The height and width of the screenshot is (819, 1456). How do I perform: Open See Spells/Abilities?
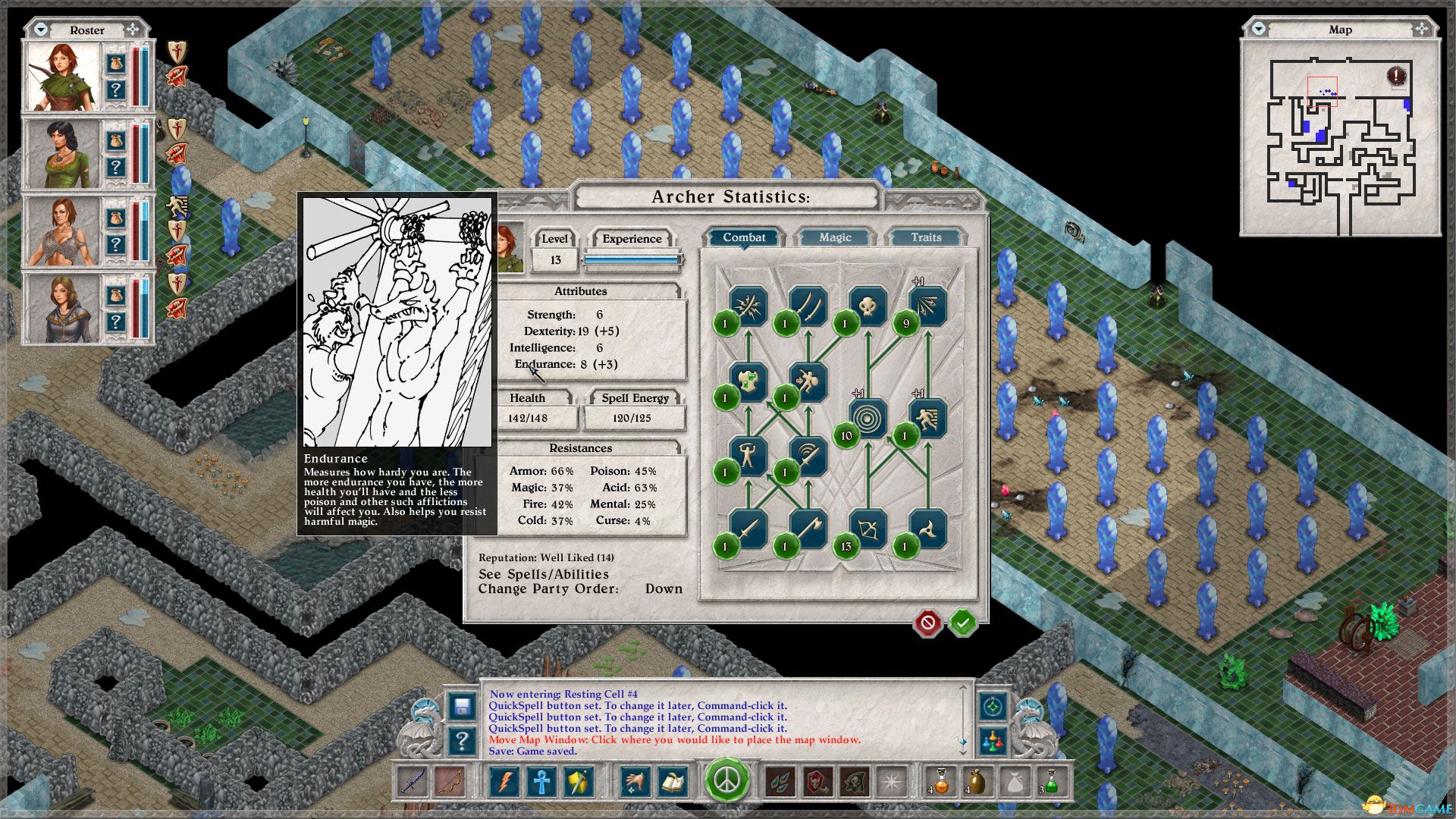coord(542,575)
